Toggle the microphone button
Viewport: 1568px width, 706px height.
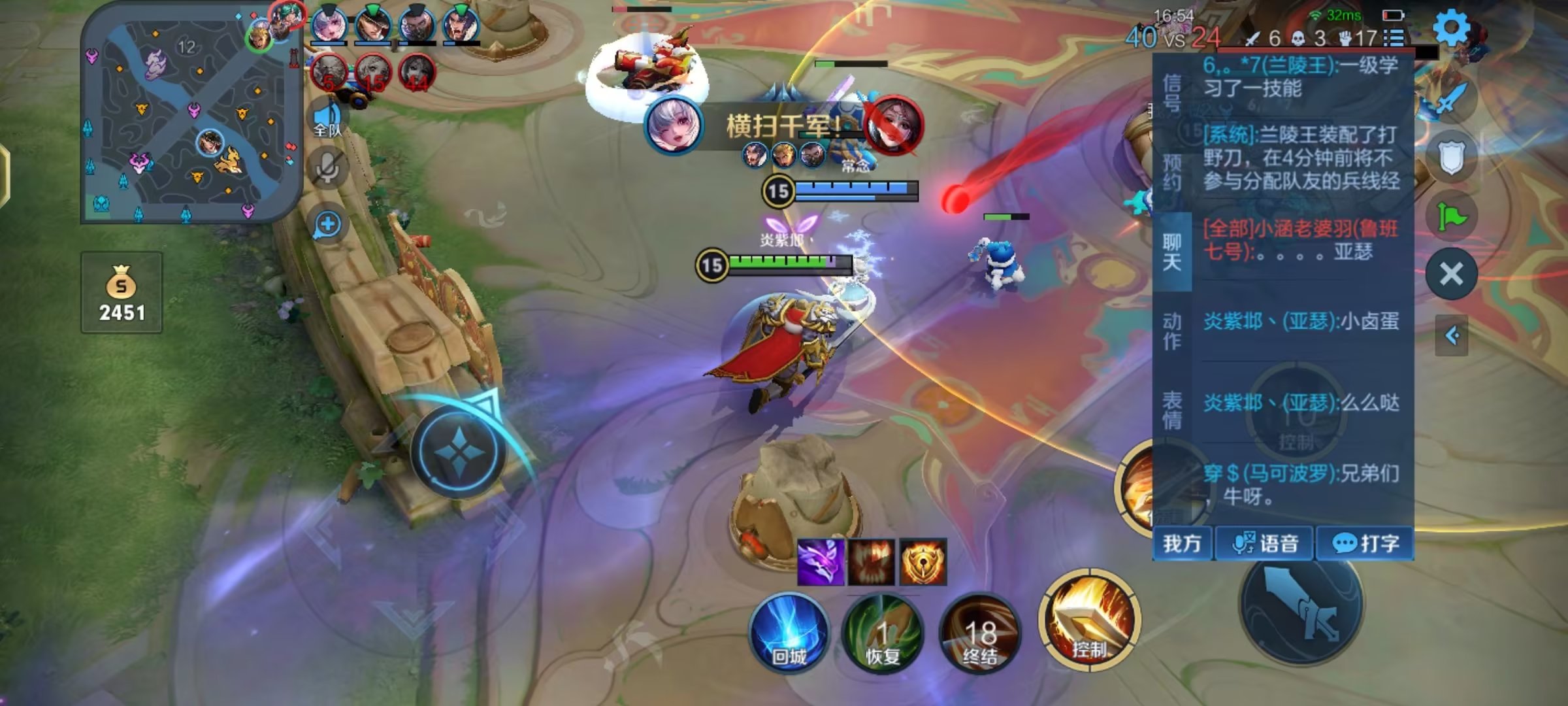click(327, 167)
